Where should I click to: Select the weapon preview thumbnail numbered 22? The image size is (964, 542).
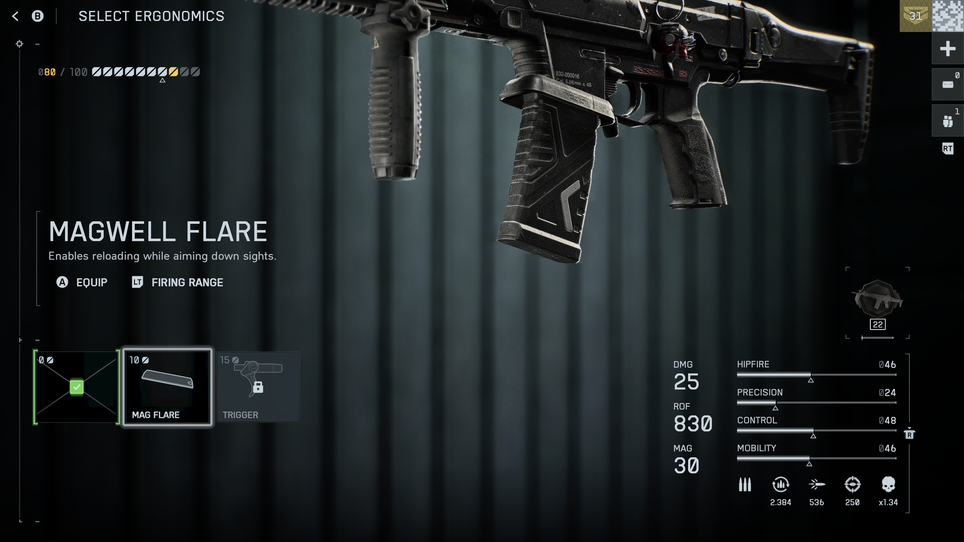click(877, 302)
